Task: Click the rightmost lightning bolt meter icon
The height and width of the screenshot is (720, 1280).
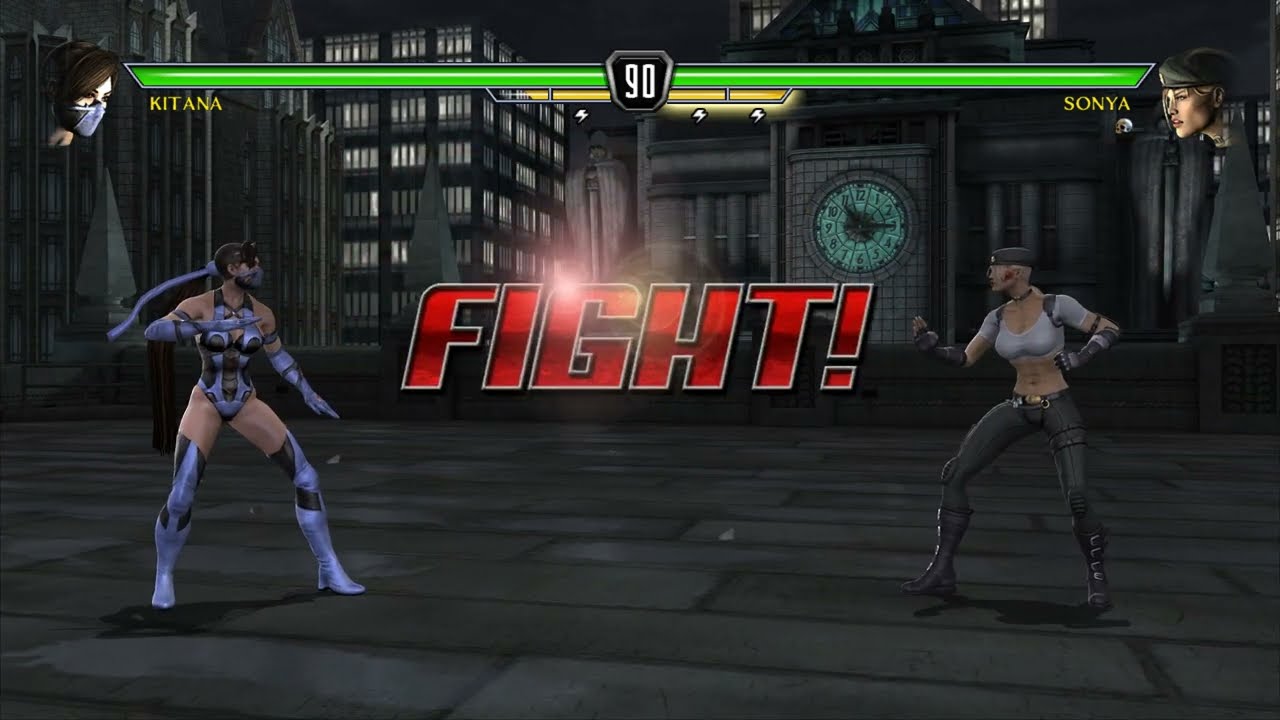Action: click(x=758, y=115)
